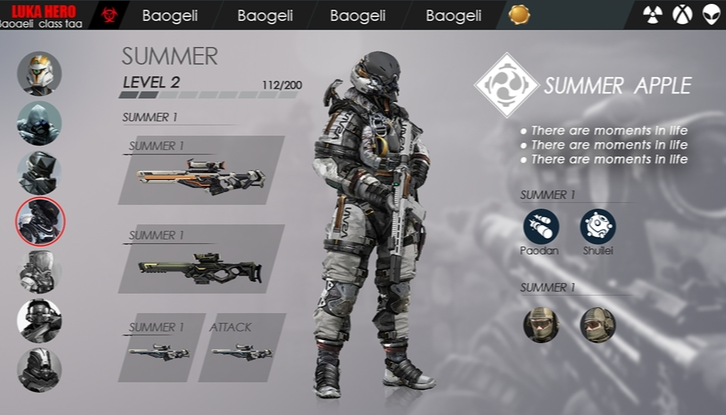Click the Xbox logo icon
The image size is (726, 415).
[682, 15]
